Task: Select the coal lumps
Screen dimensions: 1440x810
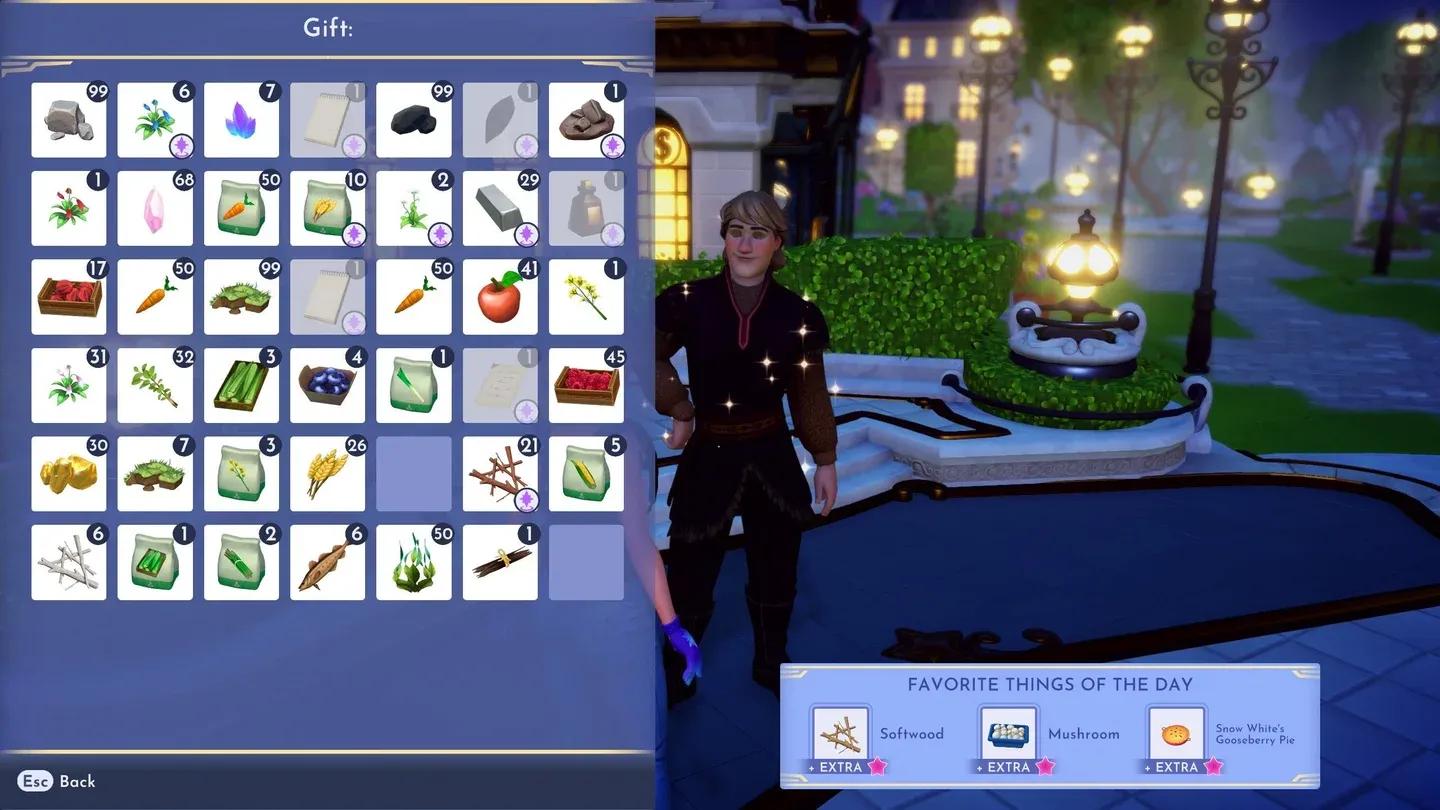Action: (413, 120)
